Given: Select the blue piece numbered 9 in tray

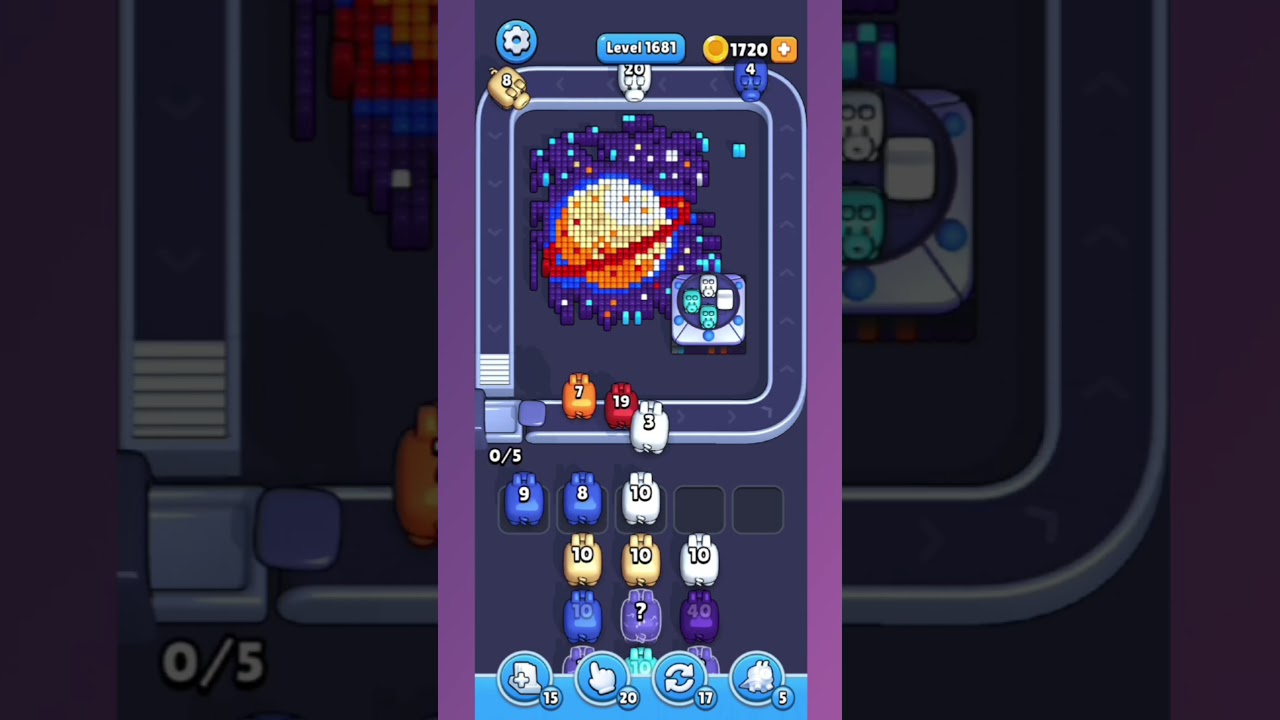Looking at the screenshot, I should [x=524, y=498].
